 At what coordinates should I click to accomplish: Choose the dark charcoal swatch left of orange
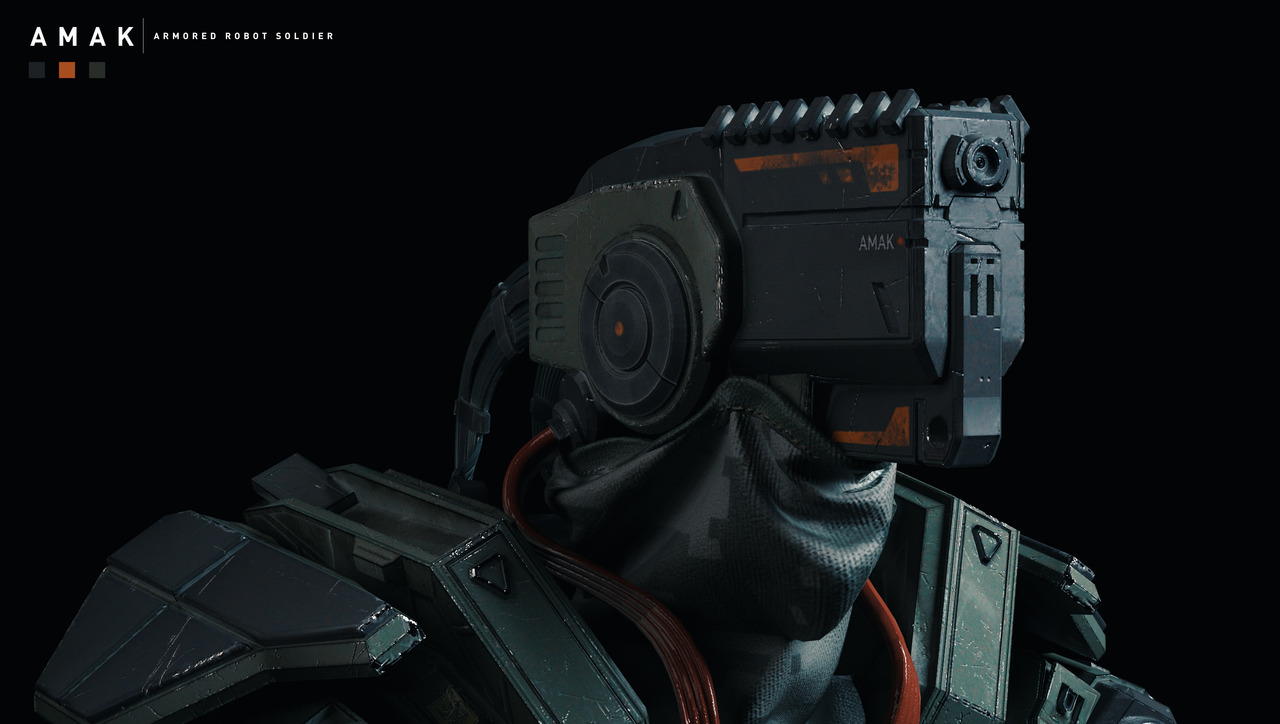coord(37,70)
